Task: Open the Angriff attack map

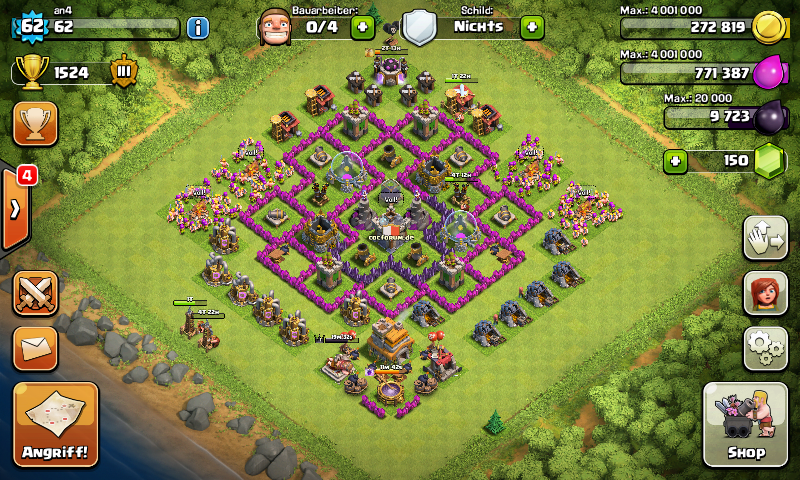Action: point(56,424)
